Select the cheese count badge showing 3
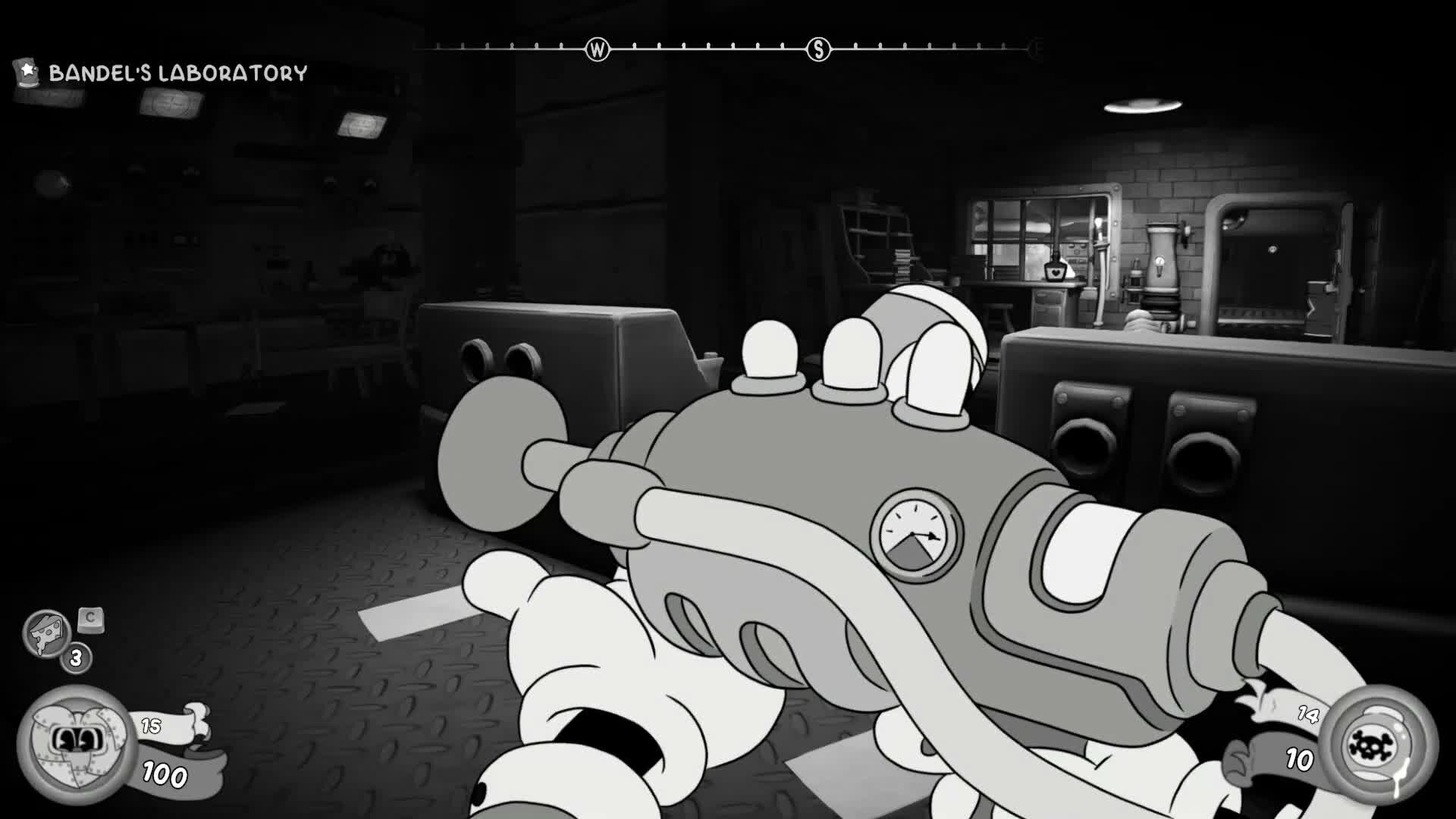1456x819 pixels. [x=74, y=659]
